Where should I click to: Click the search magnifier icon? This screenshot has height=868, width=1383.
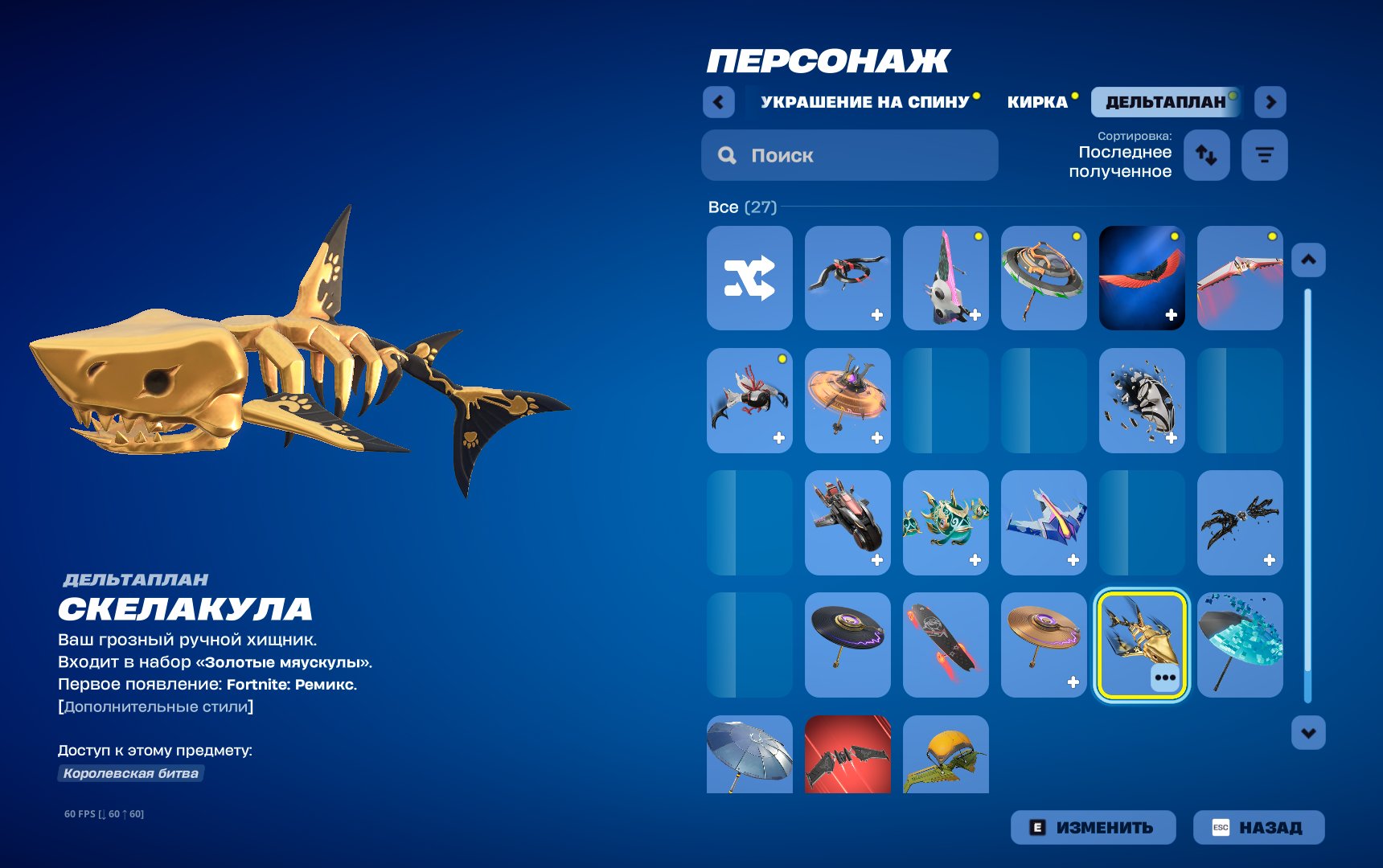727,154
